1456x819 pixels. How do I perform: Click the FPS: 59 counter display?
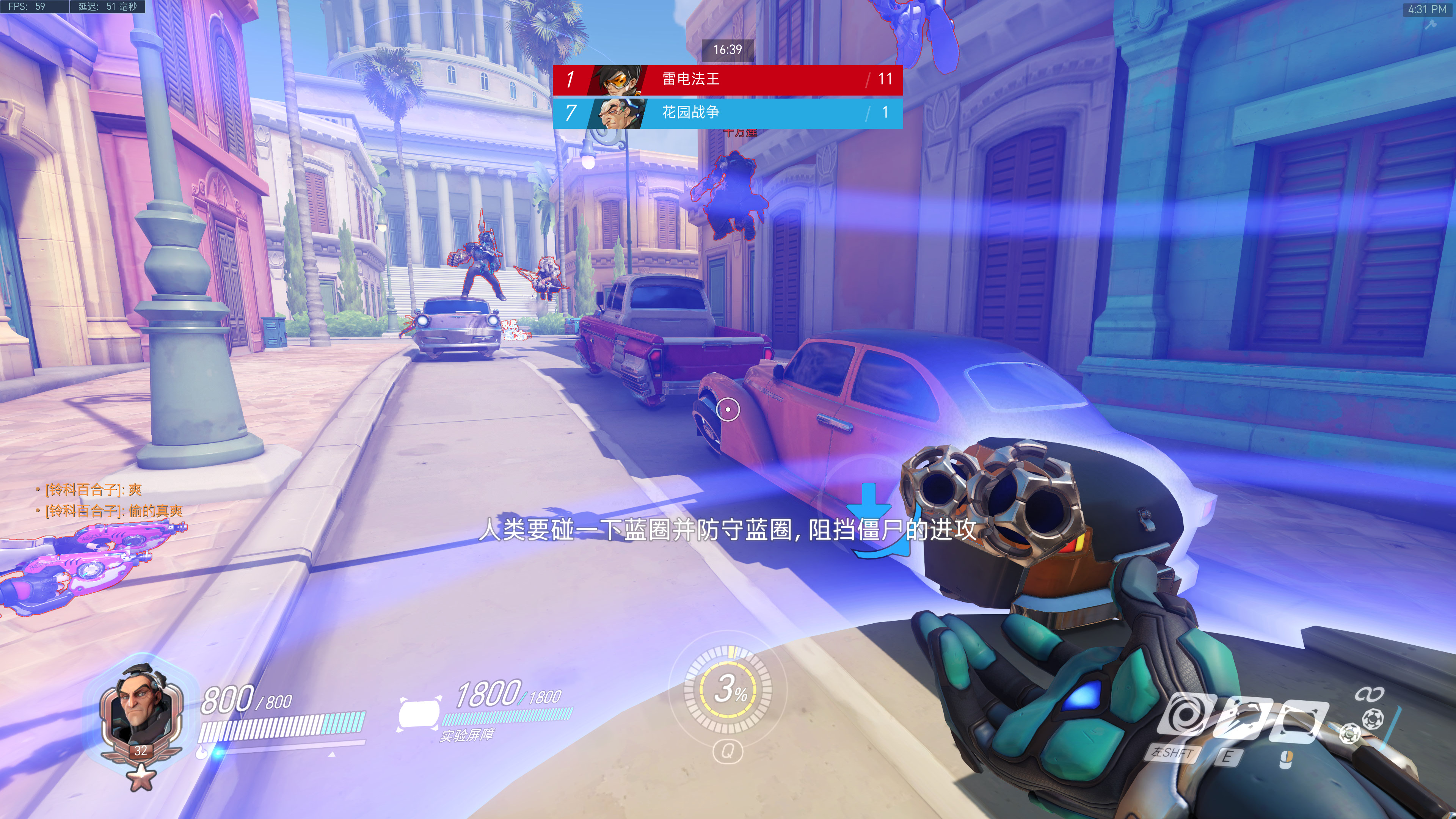[x=35, y=7]
